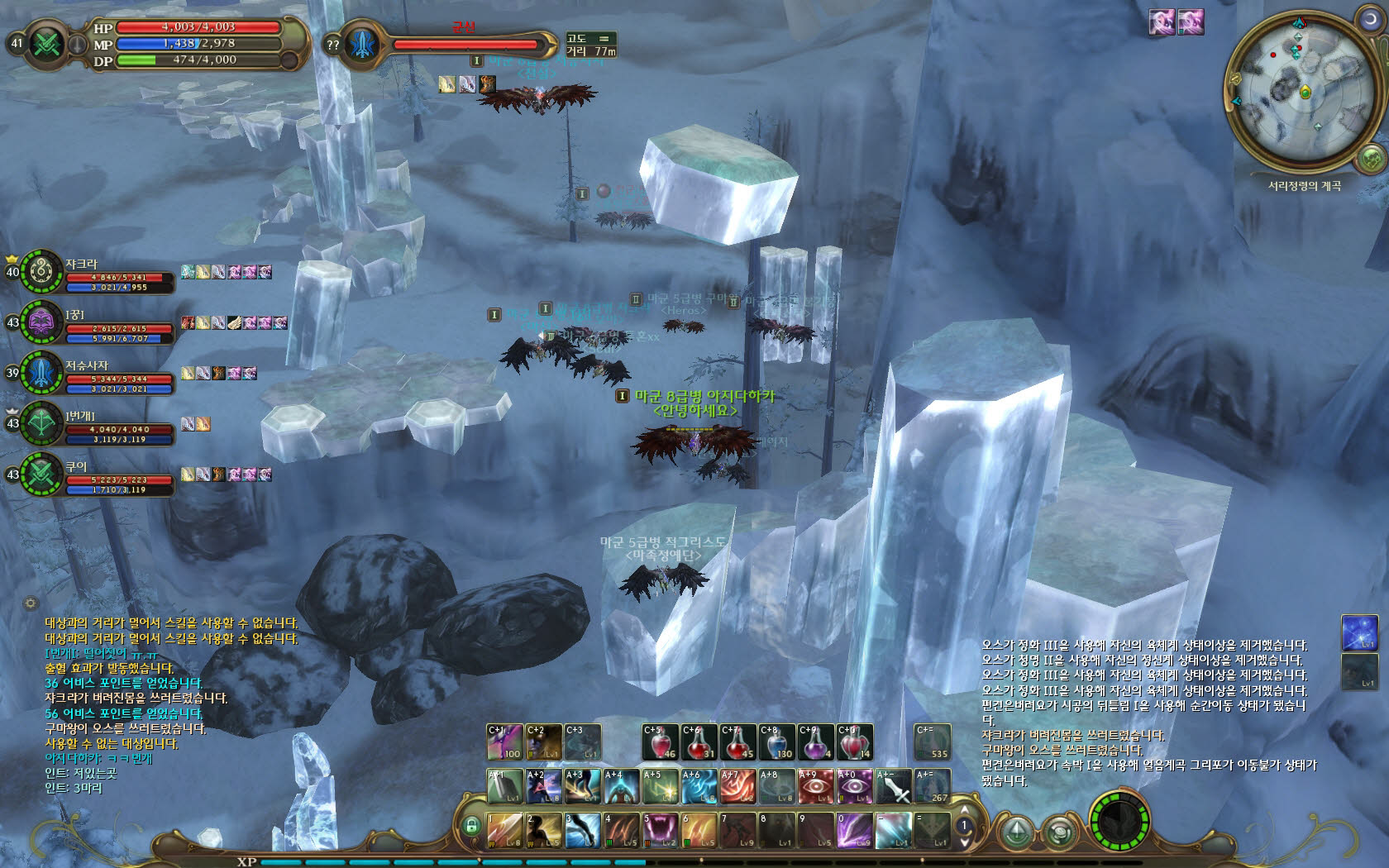Cast the red eye skill on A+9
Image resolution: width=1389 pixels, height=868 pixels.
(x=815, y=786)
